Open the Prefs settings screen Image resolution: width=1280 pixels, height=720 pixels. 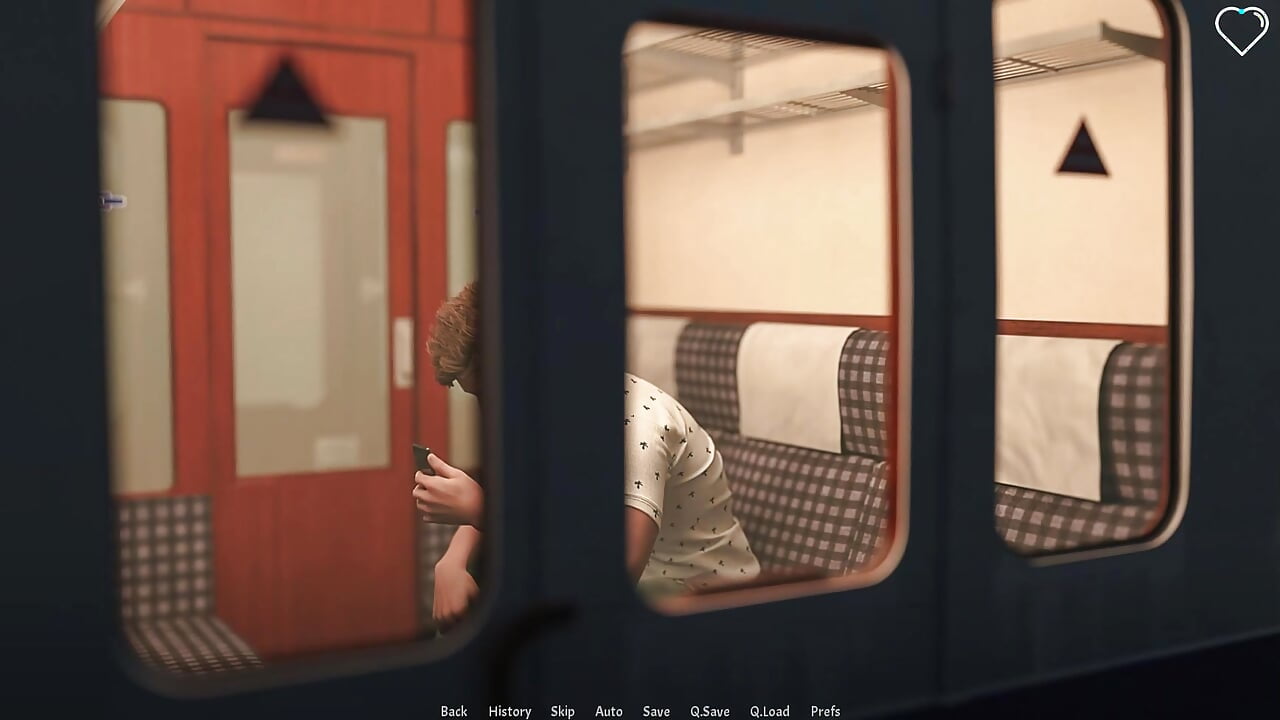tap(826, 711)
